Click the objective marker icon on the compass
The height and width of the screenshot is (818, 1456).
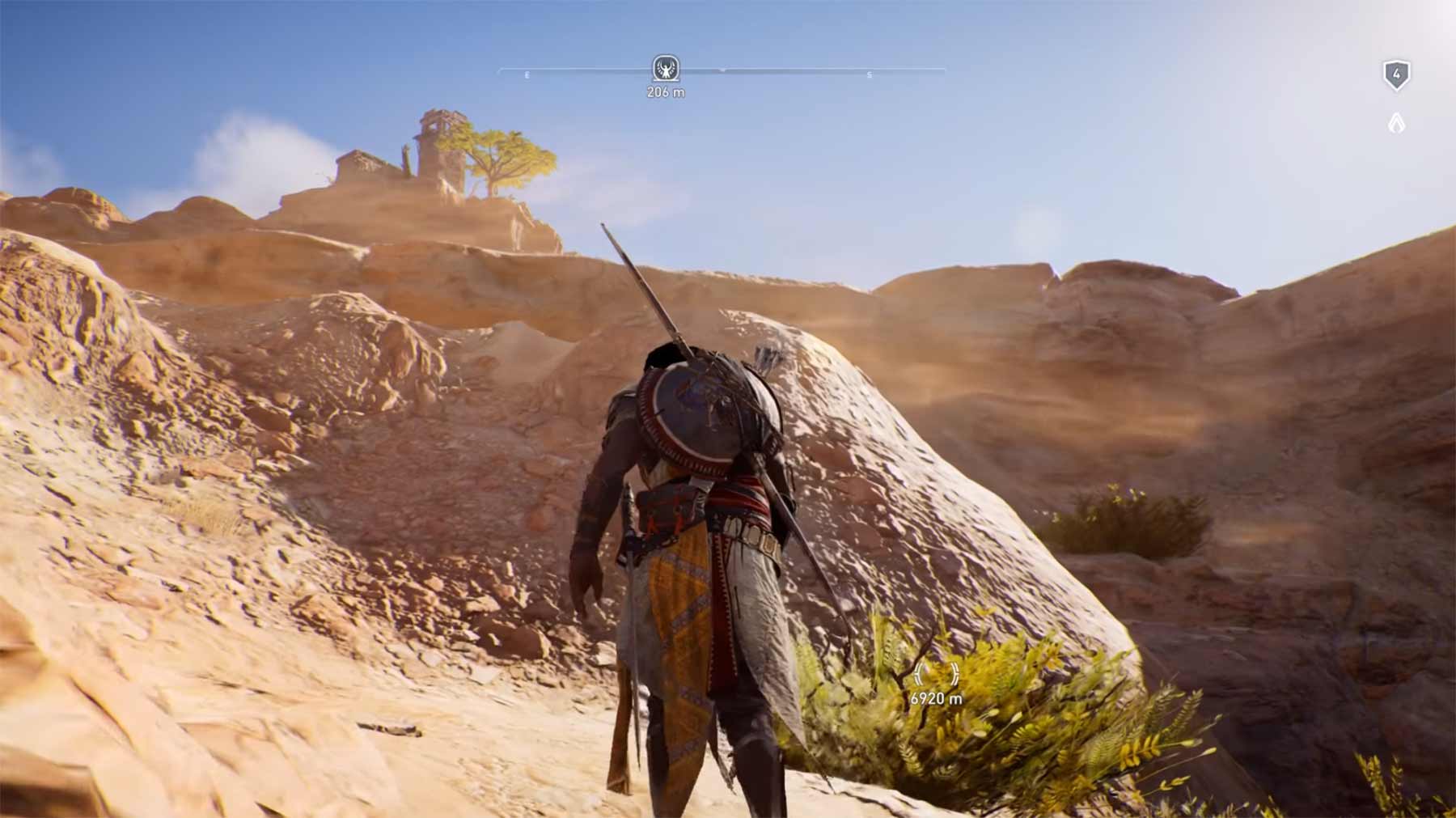(665, 69)
